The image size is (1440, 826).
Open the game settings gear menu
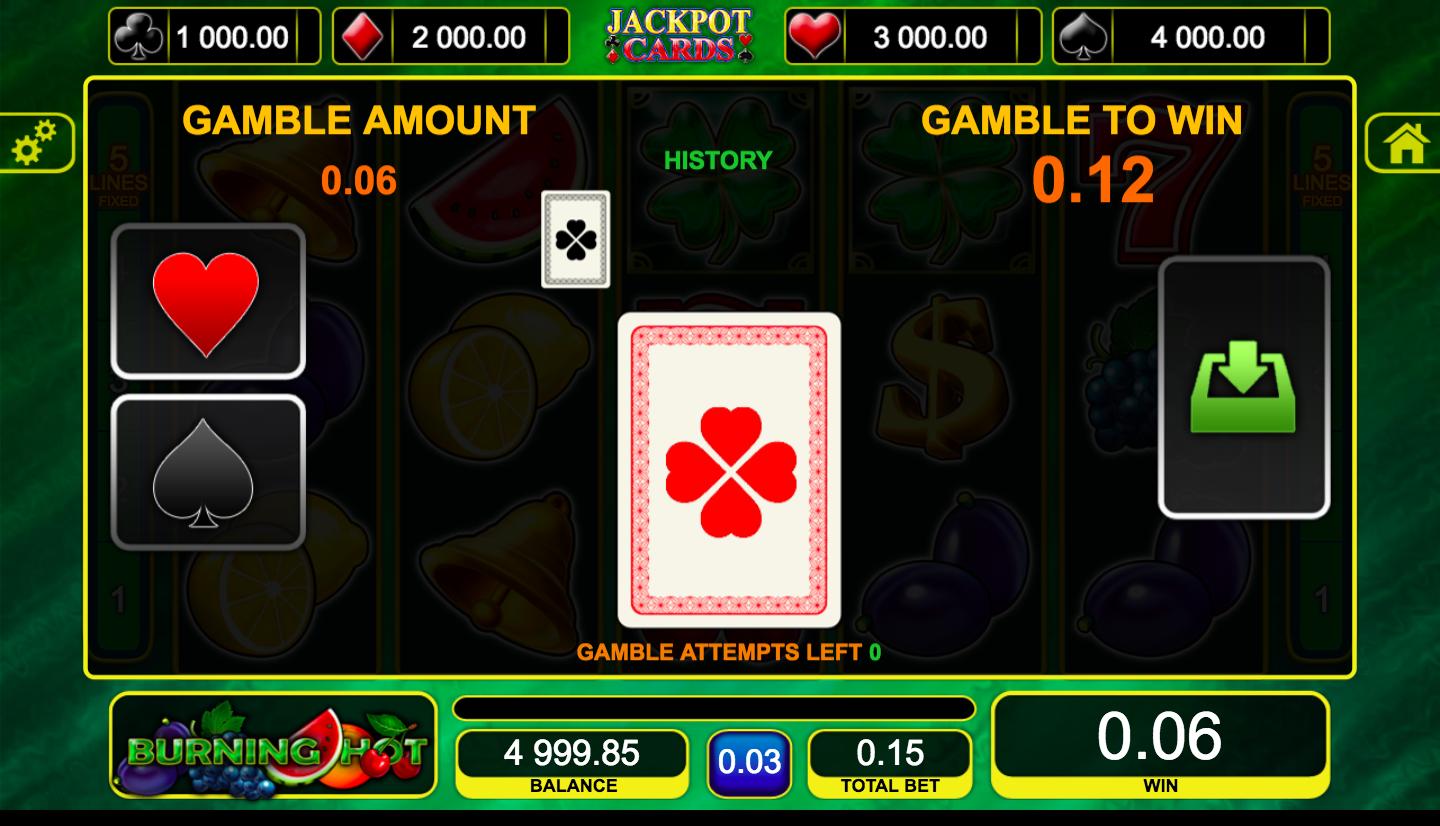point(33,142)
